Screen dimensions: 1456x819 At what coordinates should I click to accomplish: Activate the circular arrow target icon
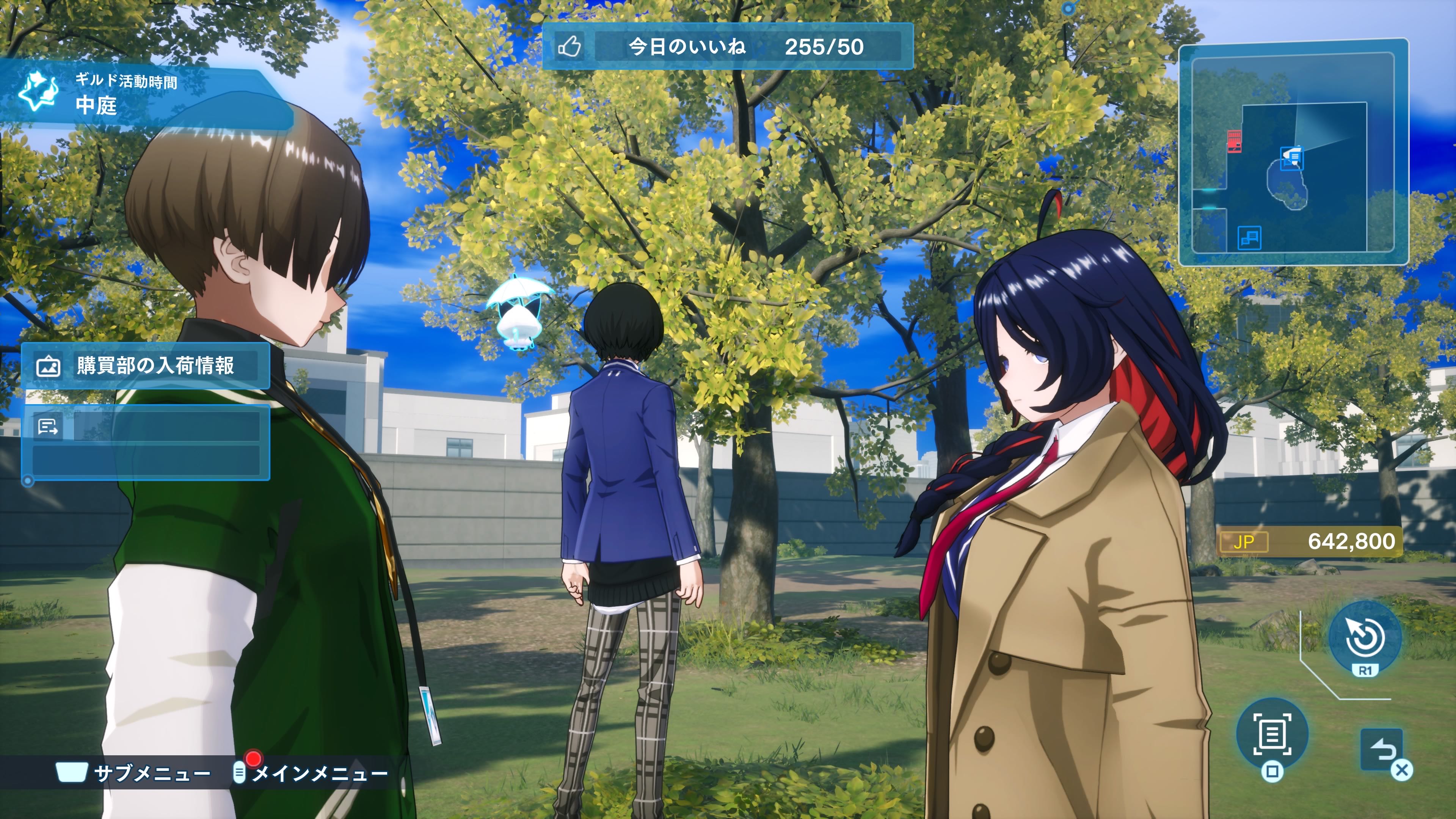pyautogui.click(x=1365, y=637)
